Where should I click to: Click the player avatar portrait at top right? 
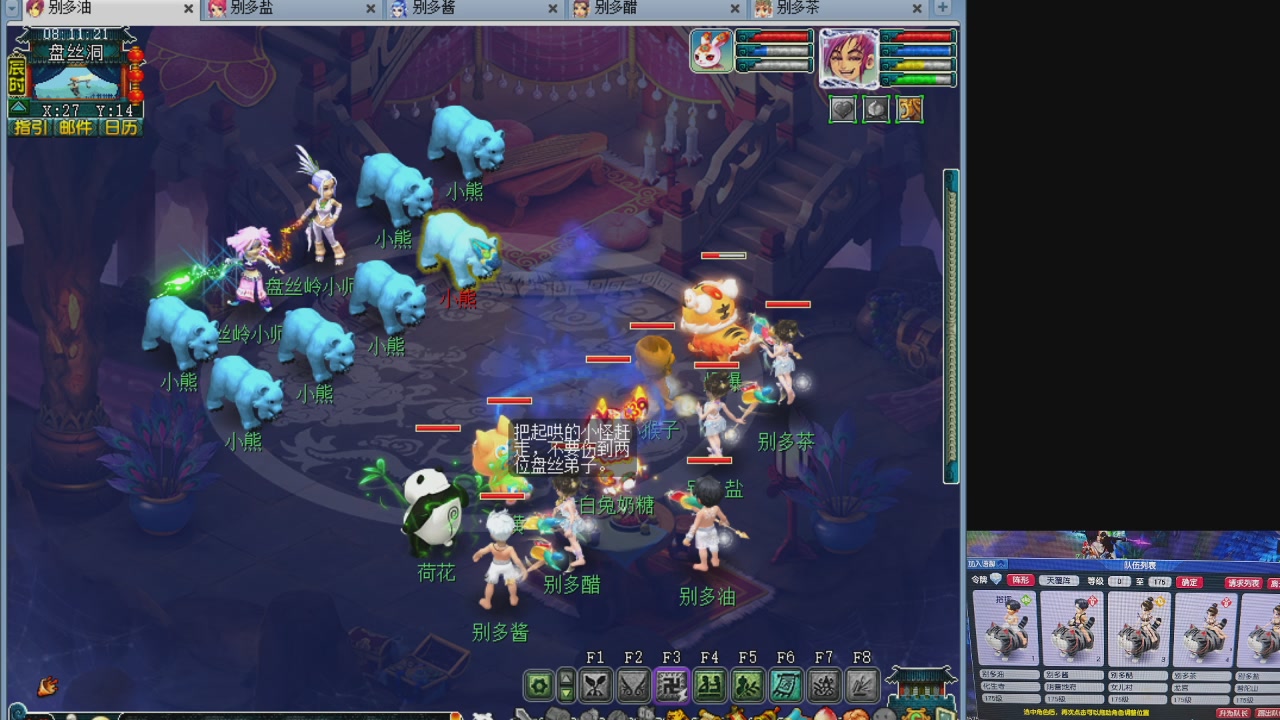click(x=848, y=58)
